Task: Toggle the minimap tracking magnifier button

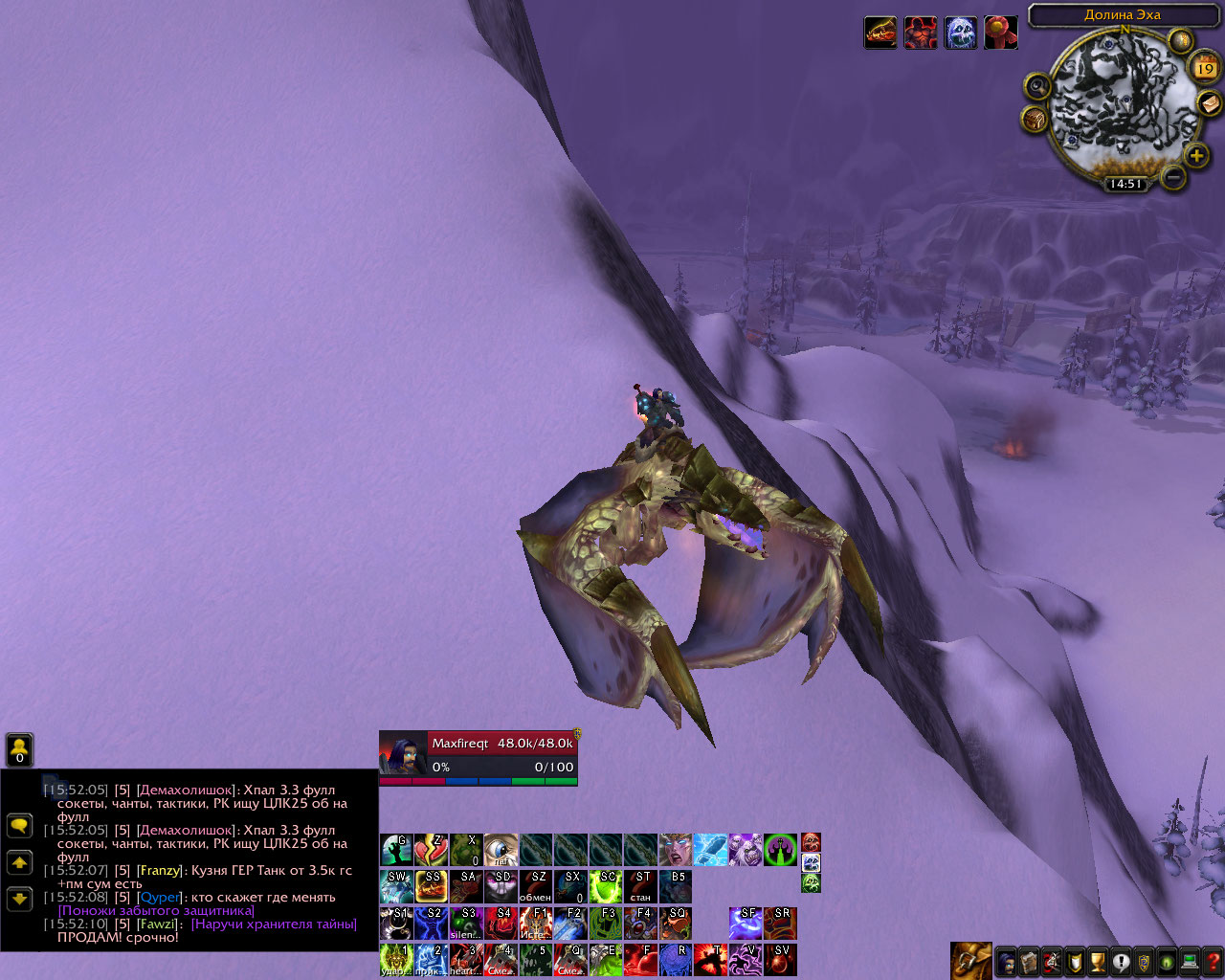Action: tap(1037, 87)
